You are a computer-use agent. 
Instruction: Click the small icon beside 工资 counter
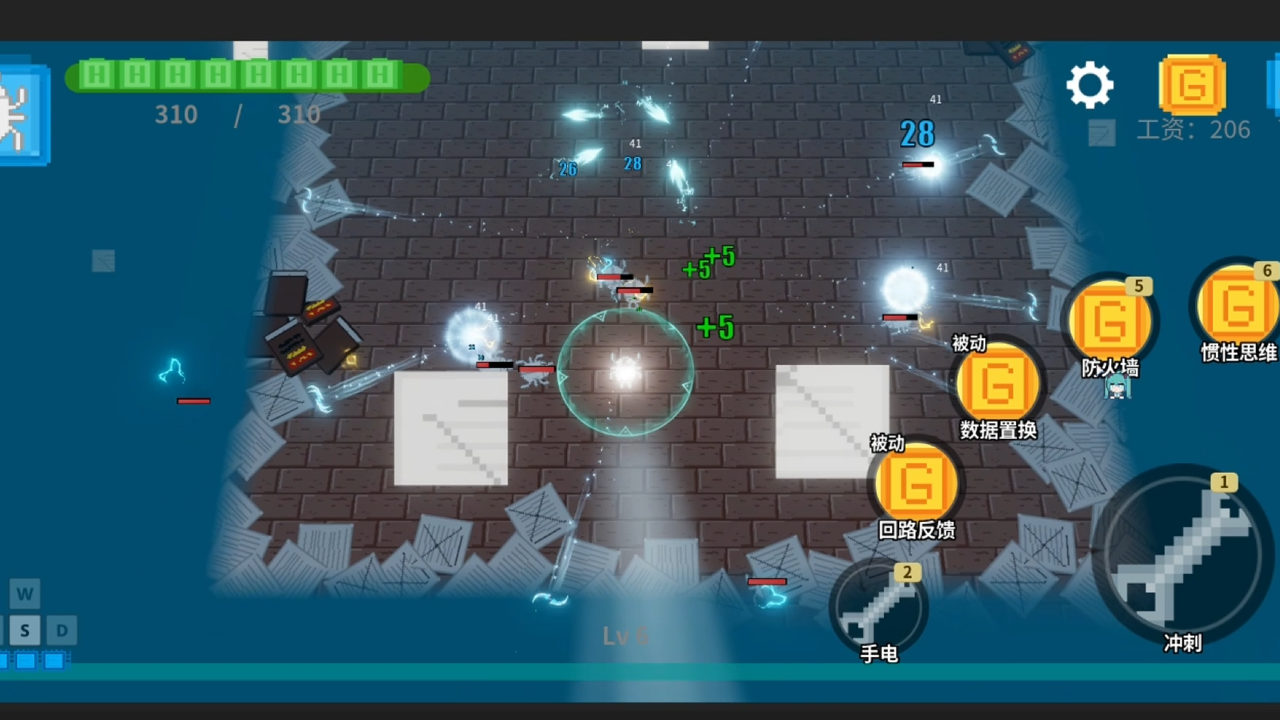tap(1102, 130)
